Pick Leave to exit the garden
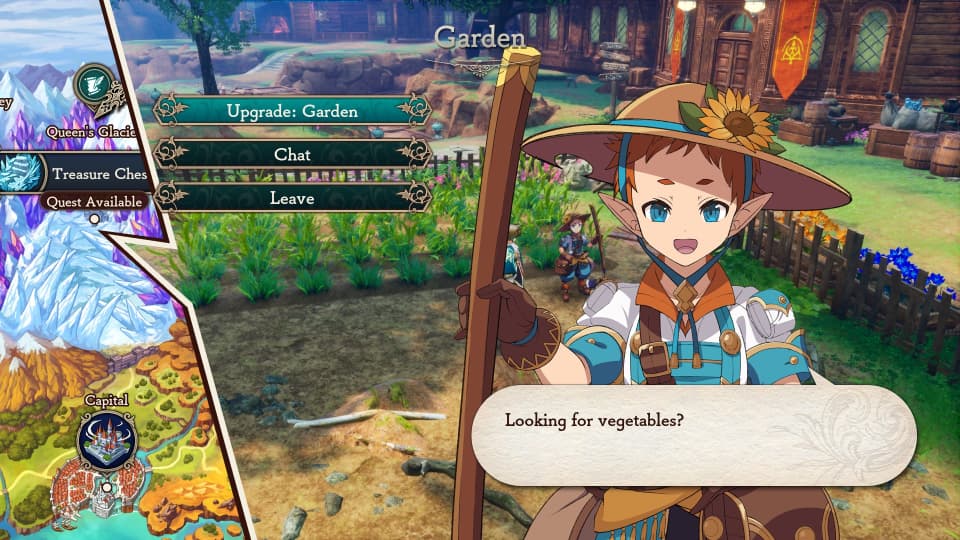Image resolution: width=960 pixels, height=540 pixels. click(292, 198)
